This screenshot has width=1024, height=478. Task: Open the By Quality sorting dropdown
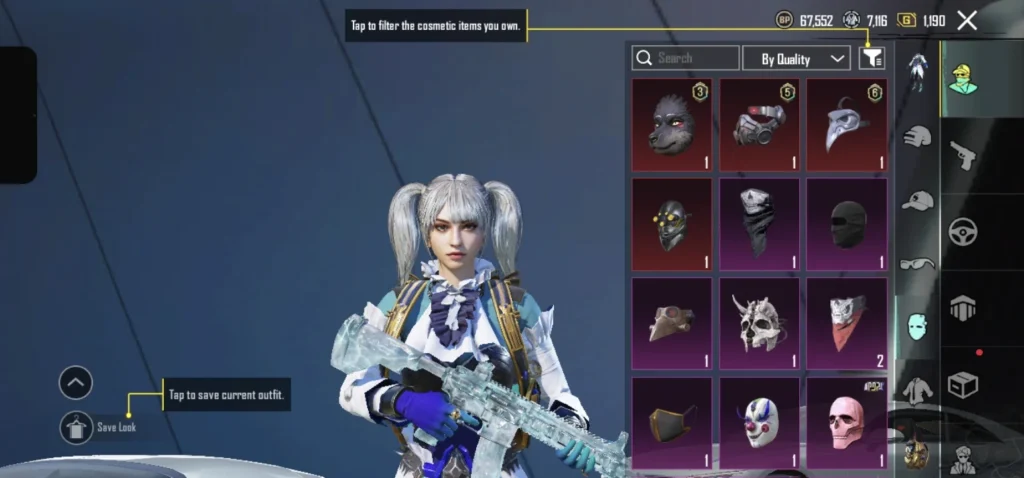tap(797, 59)
